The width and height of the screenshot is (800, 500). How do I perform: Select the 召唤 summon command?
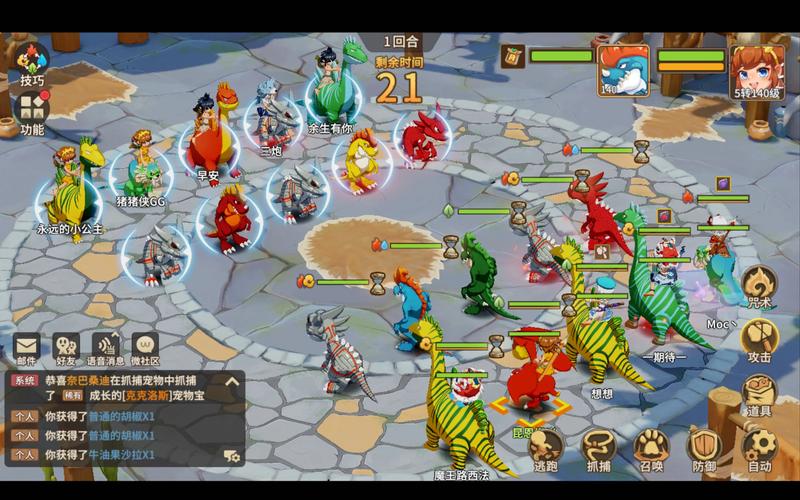point(652,448)
